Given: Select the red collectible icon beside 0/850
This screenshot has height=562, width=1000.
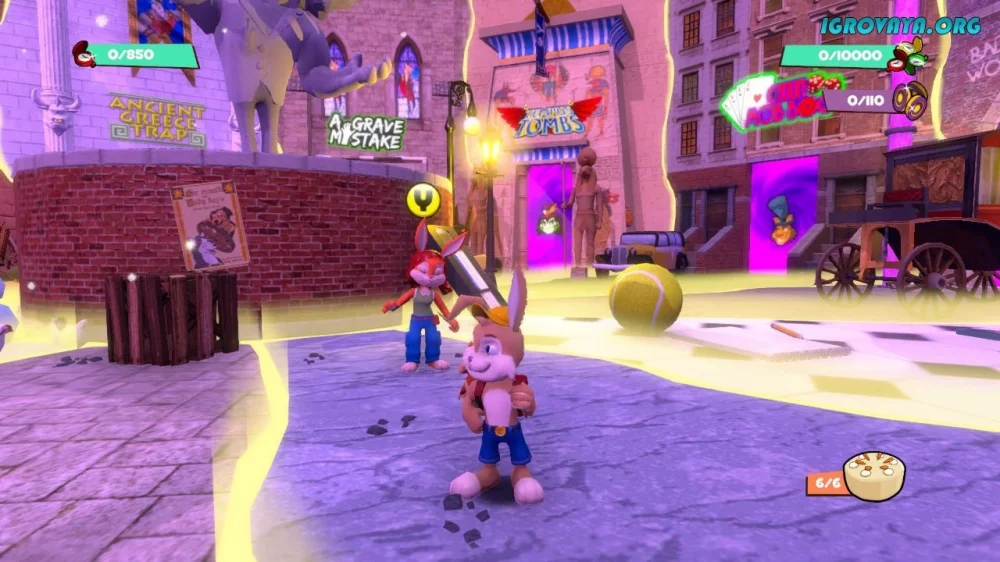Looking at the screenshot, I should pos(84,54).
